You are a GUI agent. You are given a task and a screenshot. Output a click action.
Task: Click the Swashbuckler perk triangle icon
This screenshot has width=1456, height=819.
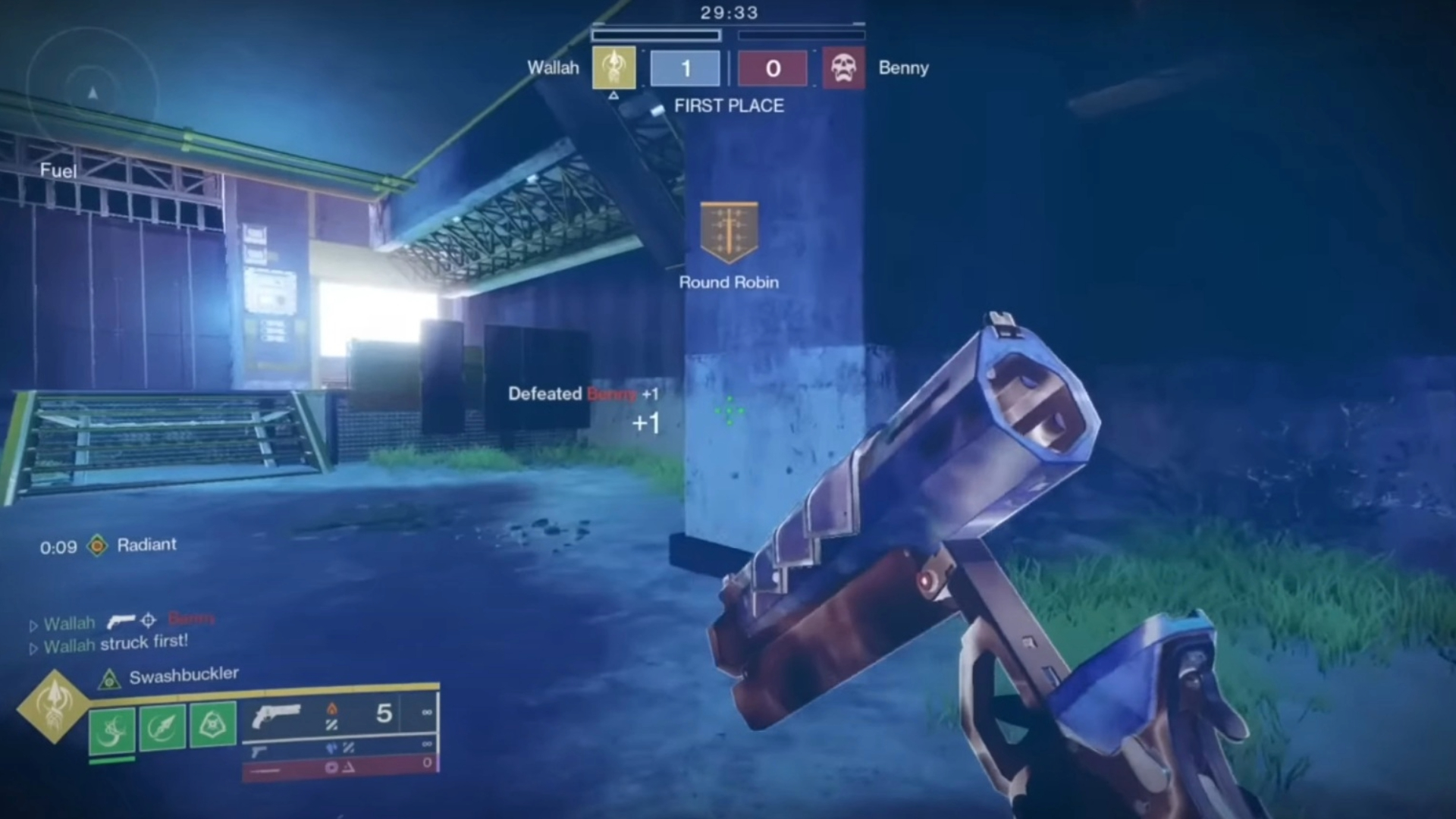109,679
